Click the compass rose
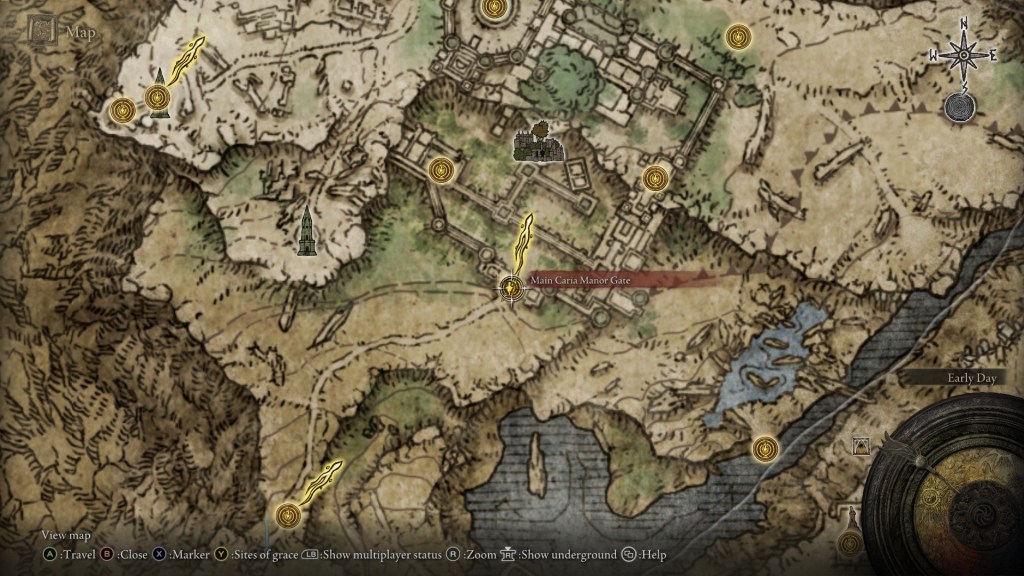Viewport: 1024px width, 576px height. point(964,54)
